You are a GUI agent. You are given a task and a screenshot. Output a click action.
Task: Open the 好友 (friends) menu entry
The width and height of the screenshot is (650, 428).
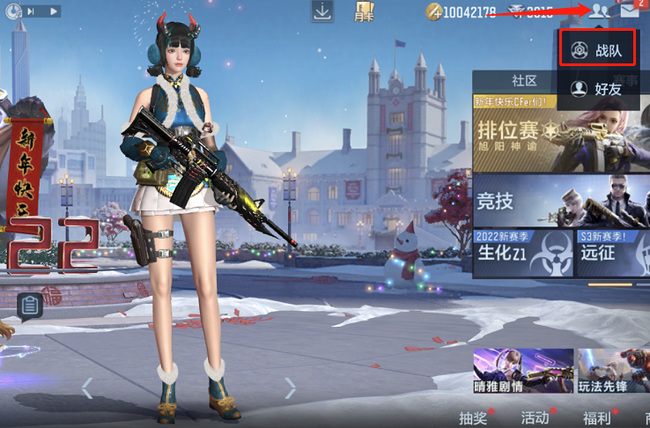(x=600, y=90)
